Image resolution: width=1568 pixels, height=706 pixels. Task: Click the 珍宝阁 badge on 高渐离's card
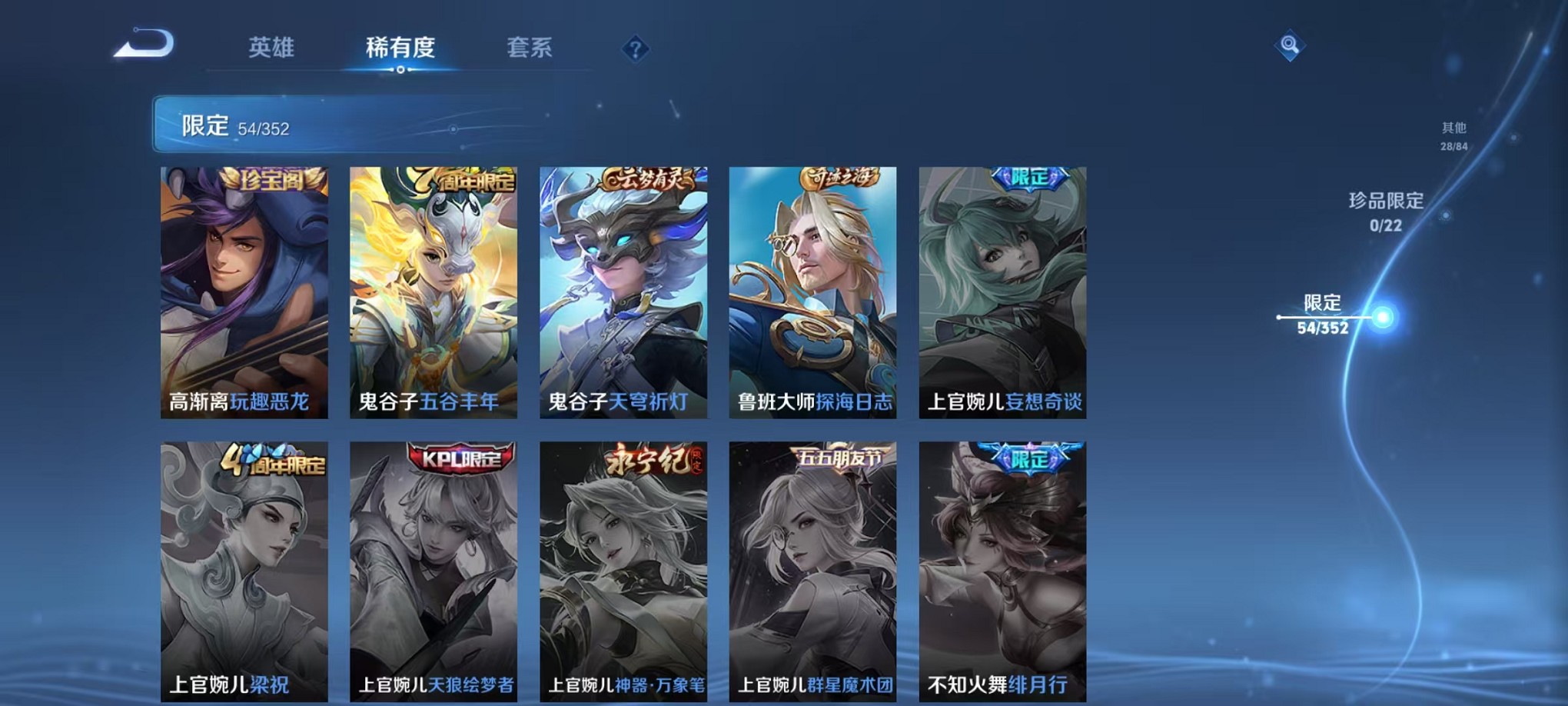pyautogui.click(x=271, y=178)
